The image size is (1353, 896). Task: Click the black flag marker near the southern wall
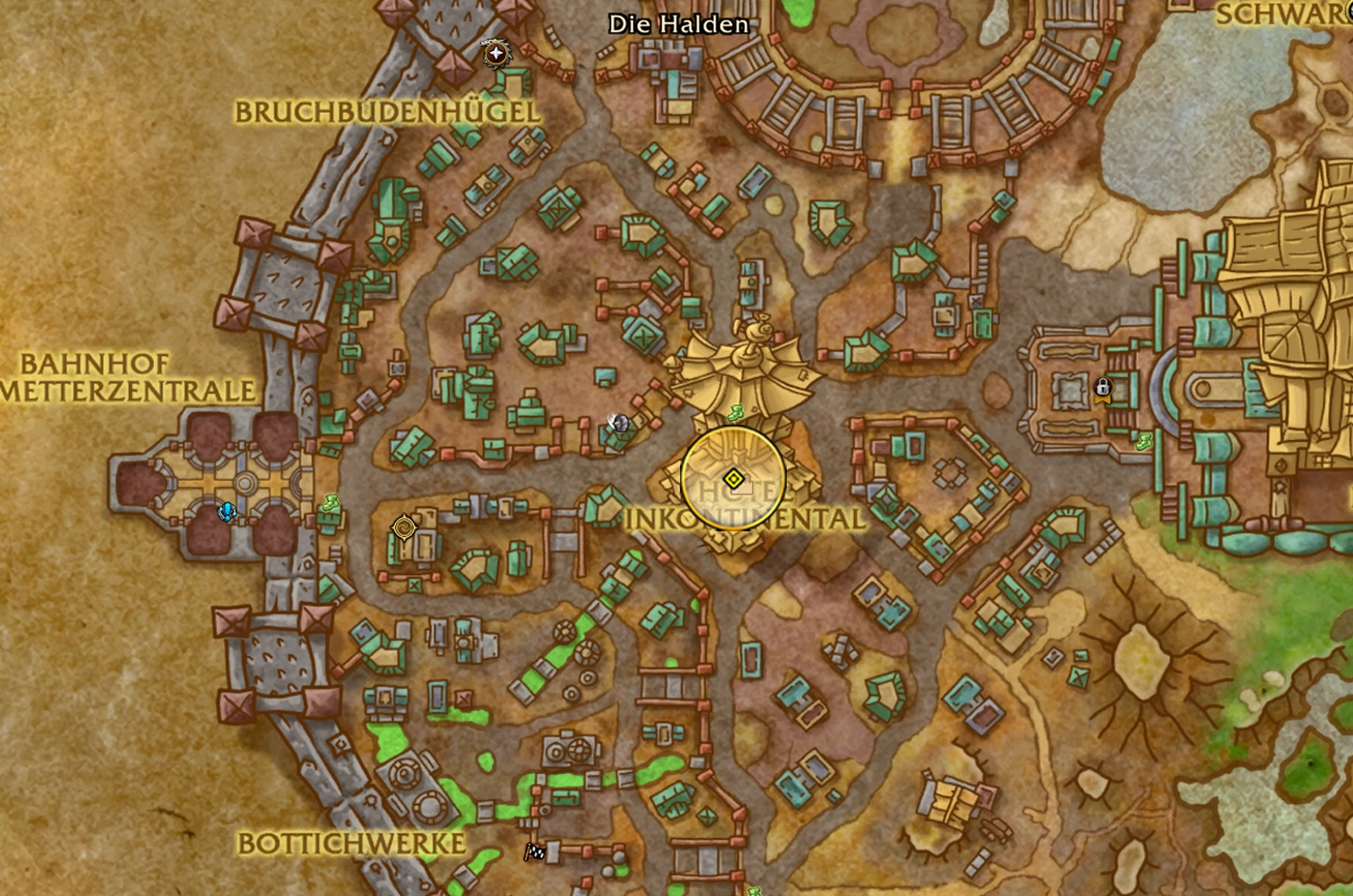point(535,850)
